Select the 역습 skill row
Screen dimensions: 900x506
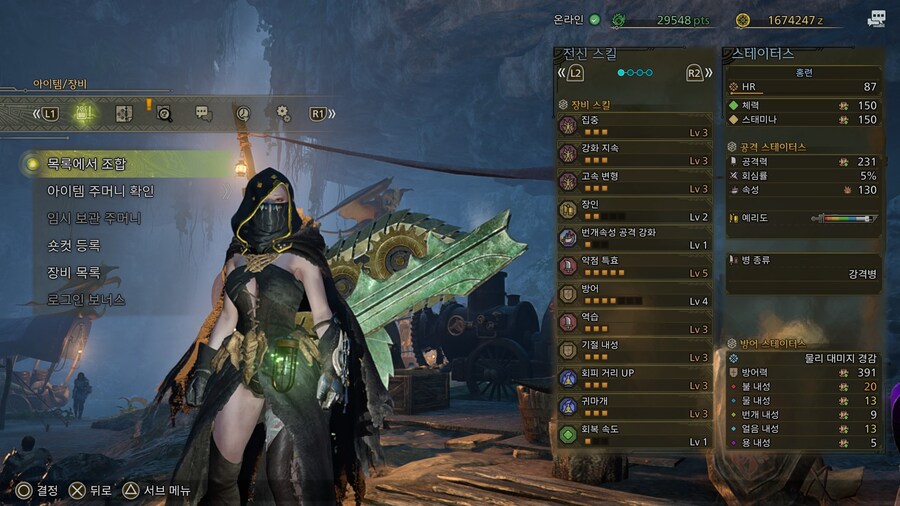coord(634,322)
